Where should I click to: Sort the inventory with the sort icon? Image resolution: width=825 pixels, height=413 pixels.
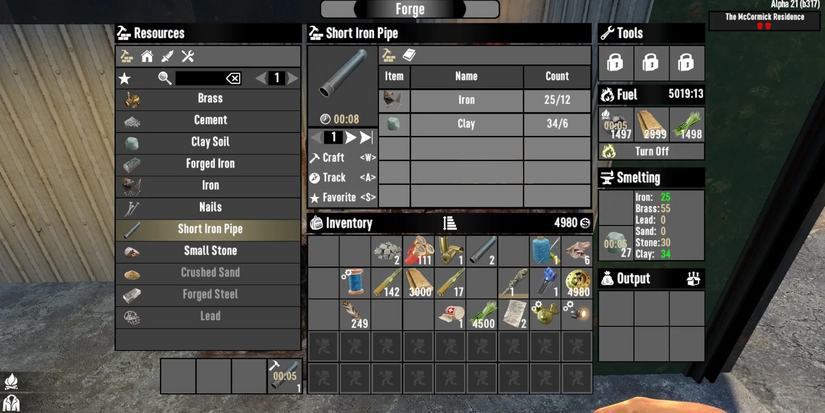[450, 223]
